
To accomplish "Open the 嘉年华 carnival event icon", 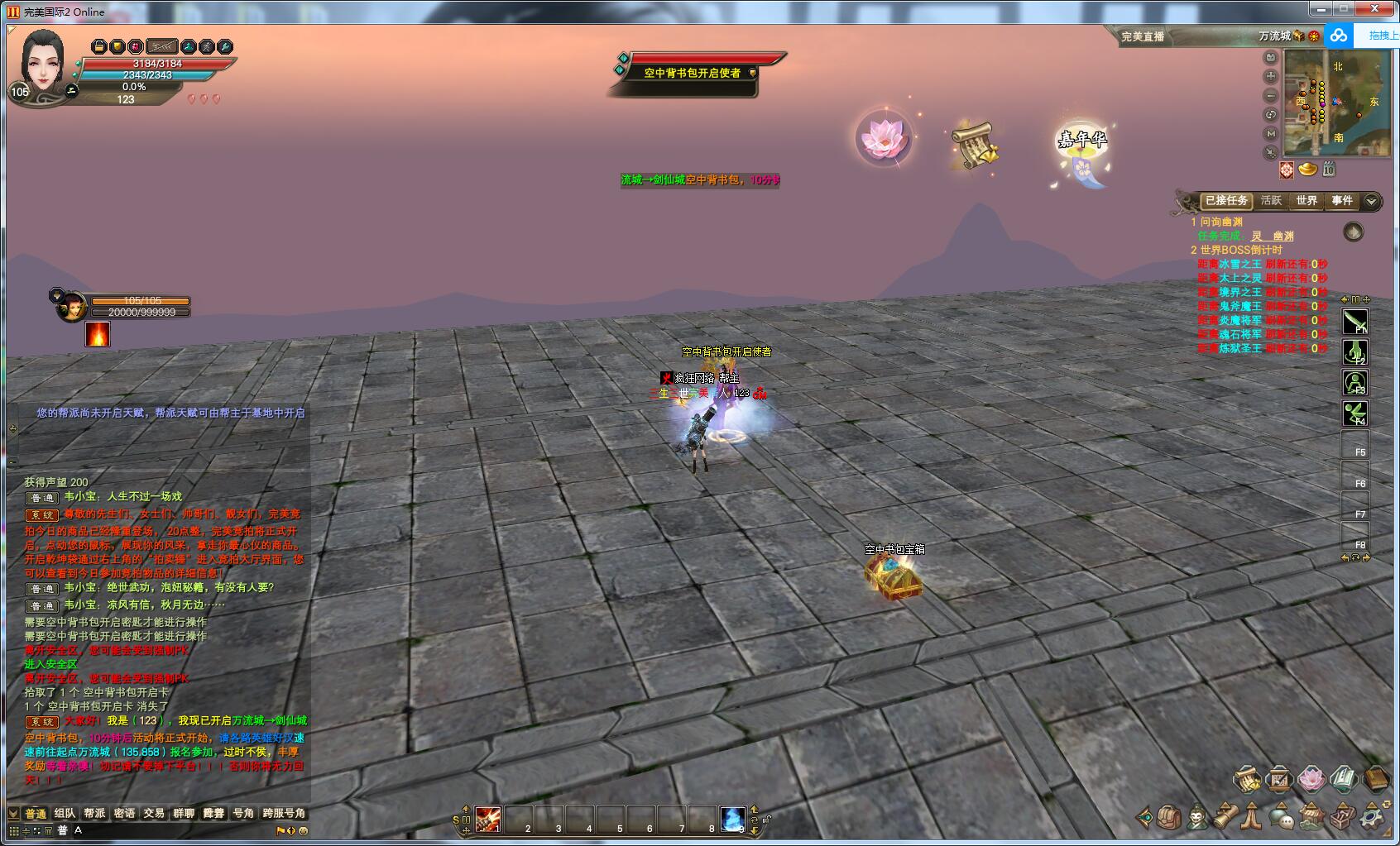I will pos(1081,149).
